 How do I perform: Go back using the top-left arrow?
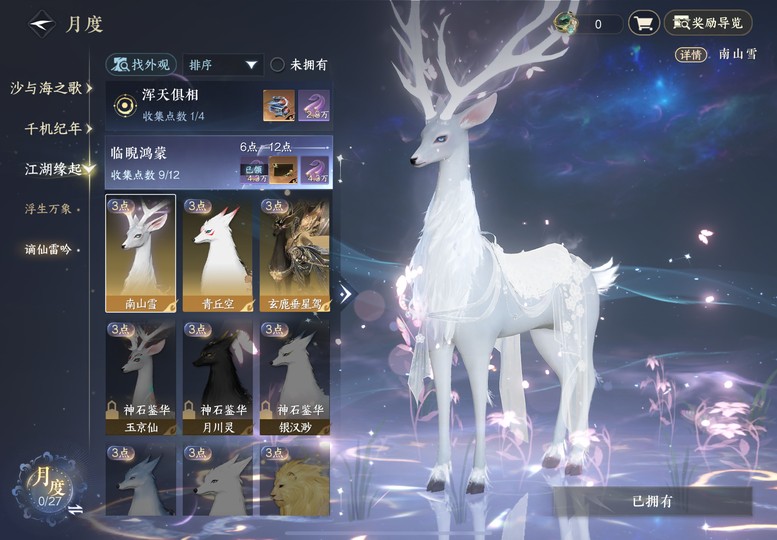click(41, 23)
